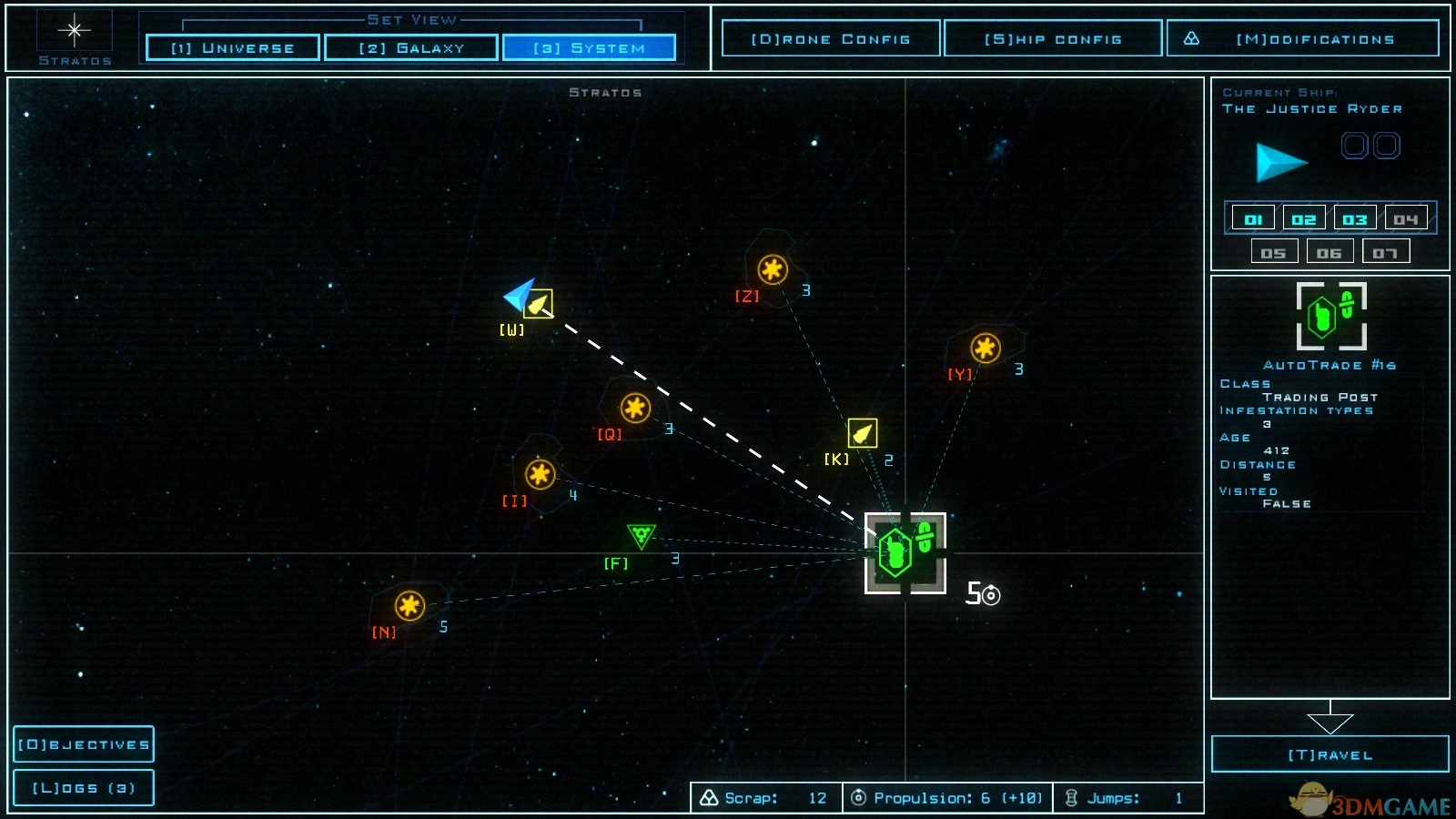Select the map node marked Z

(x=773, y=269)
